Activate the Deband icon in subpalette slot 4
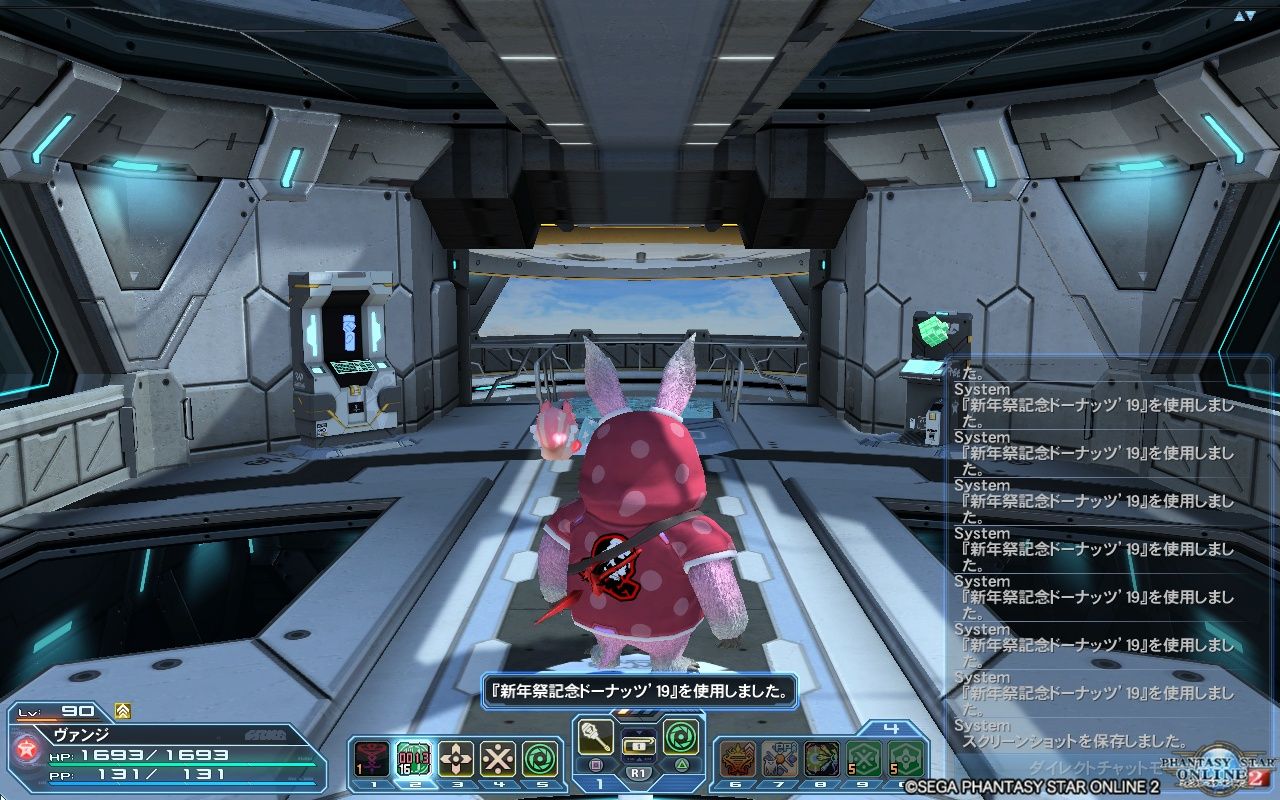 pyautogui.click(x=497, y=757)
